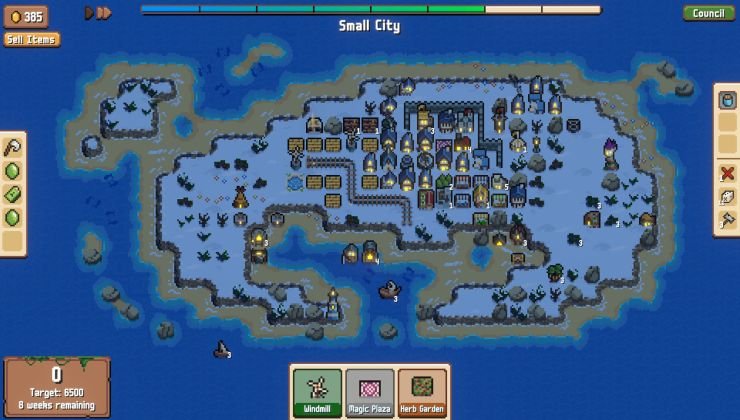Pick the Herb Garden building card
The height and width of the screenshot is (420, 740).
tap(422, 392)
